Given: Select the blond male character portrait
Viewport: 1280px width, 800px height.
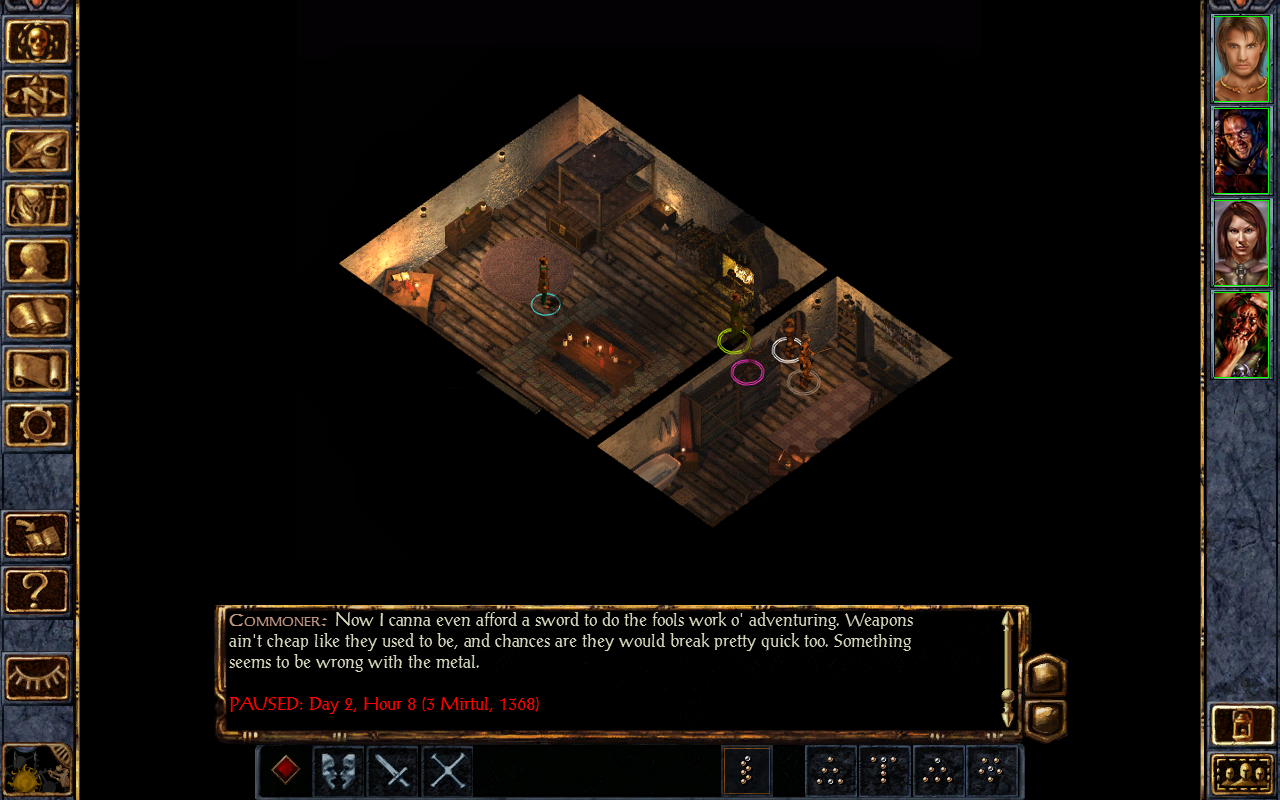Looking at the screenshot, I should pyautogui.click(x=1241, y=59).
